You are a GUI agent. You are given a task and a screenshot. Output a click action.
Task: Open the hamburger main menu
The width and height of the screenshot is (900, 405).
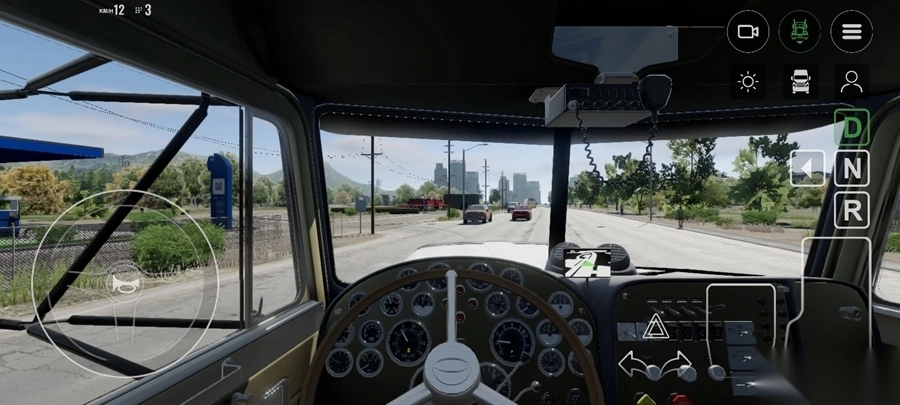[x=851, y=32]
